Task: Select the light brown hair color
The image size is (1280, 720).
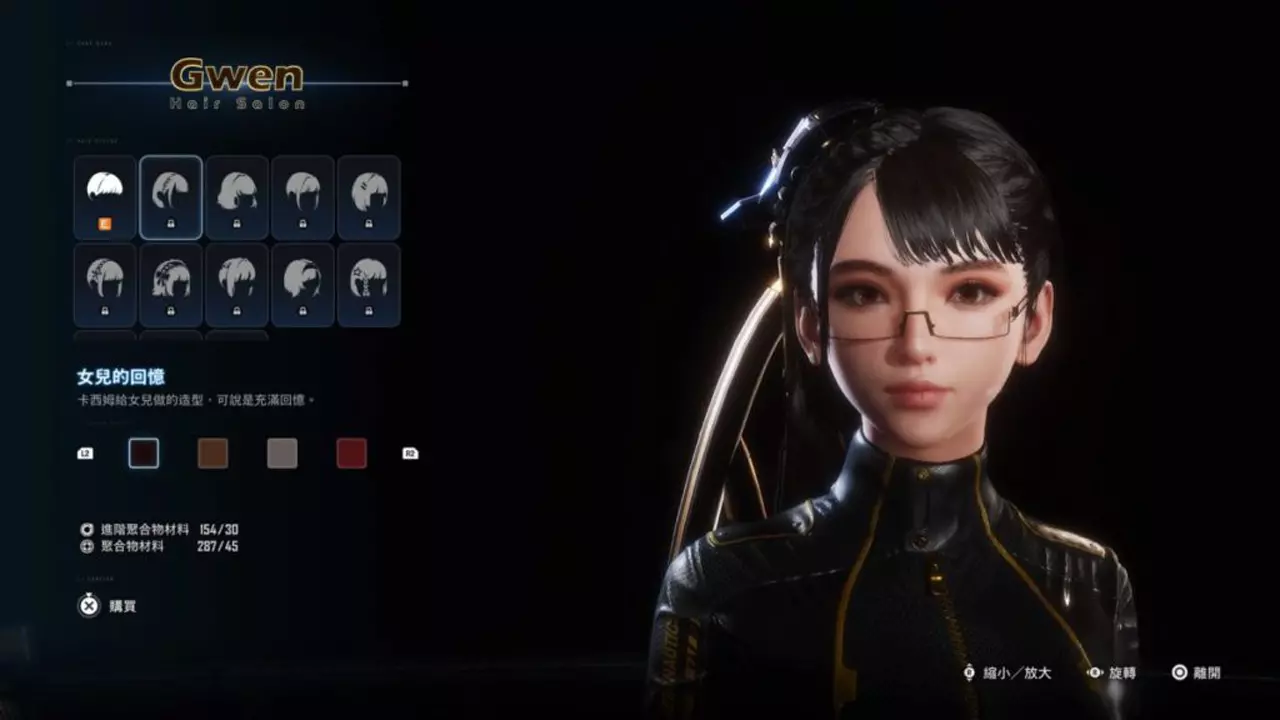Action: tap(213, 452)
